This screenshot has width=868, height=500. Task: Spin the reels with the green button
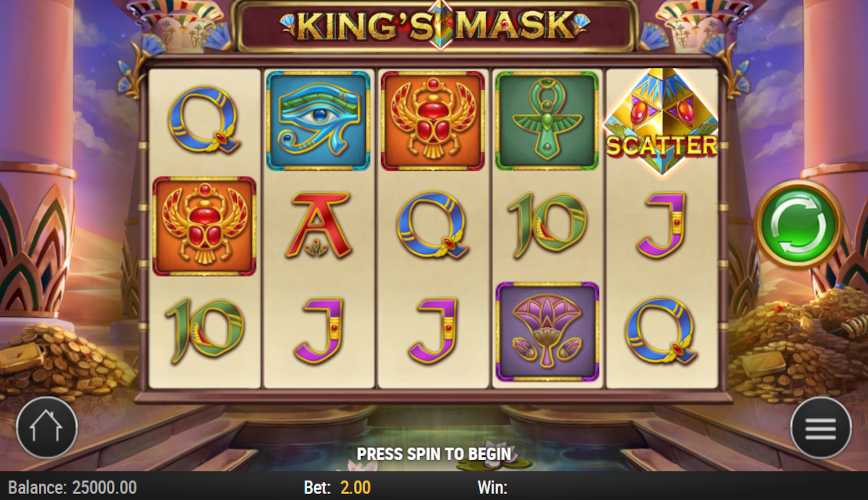tap(798, 224)
